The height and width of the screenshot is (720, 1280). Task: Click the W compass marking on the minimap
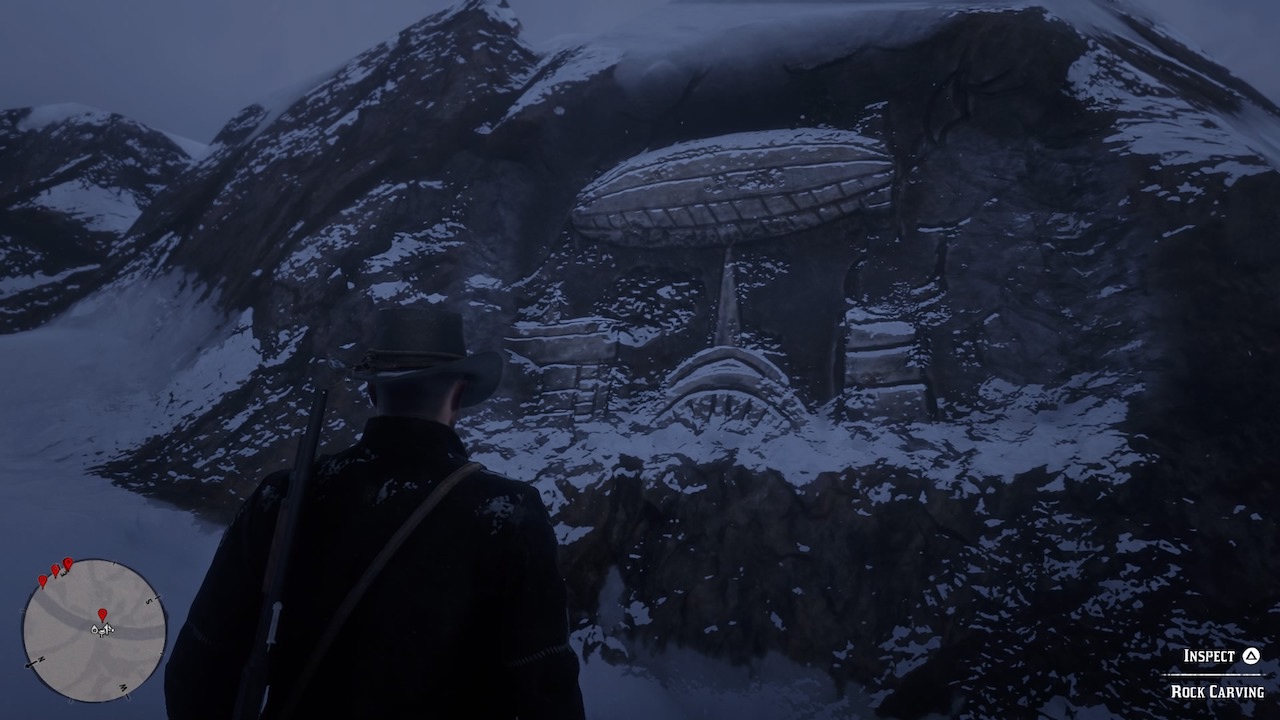tap(122, 687)
